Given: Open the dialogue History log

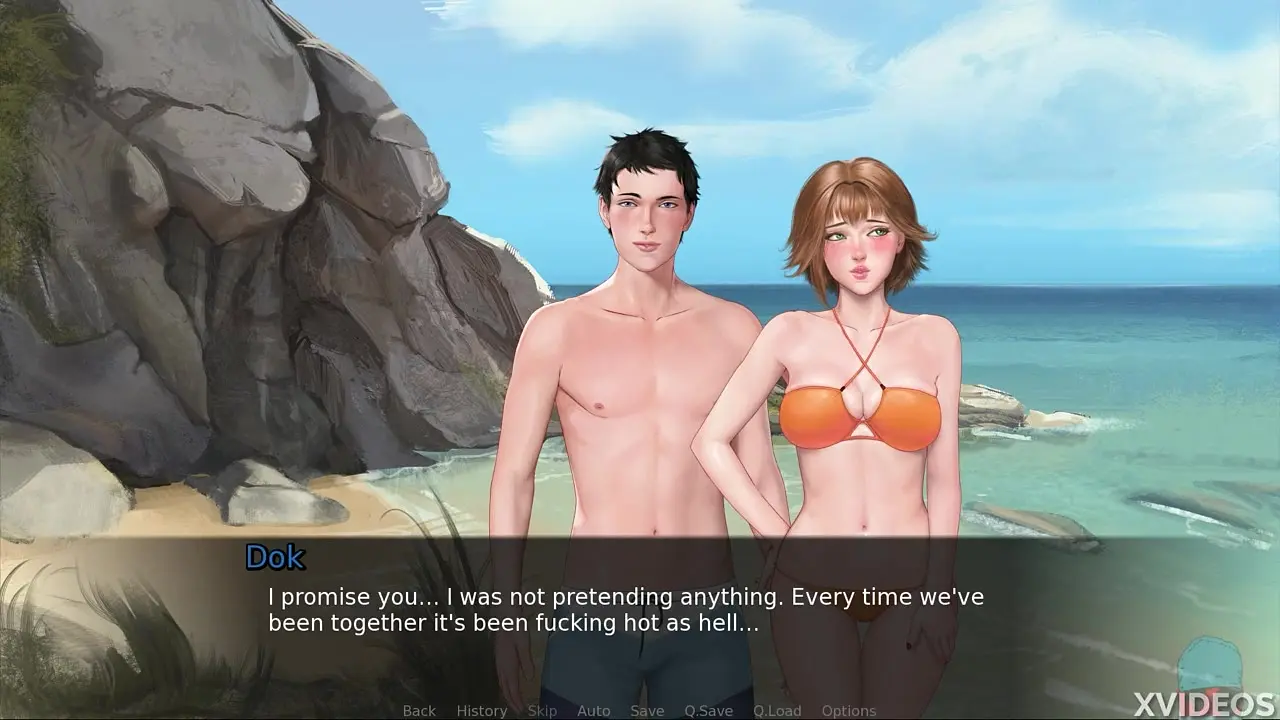Looking at the screenshot, I should 481,711.
